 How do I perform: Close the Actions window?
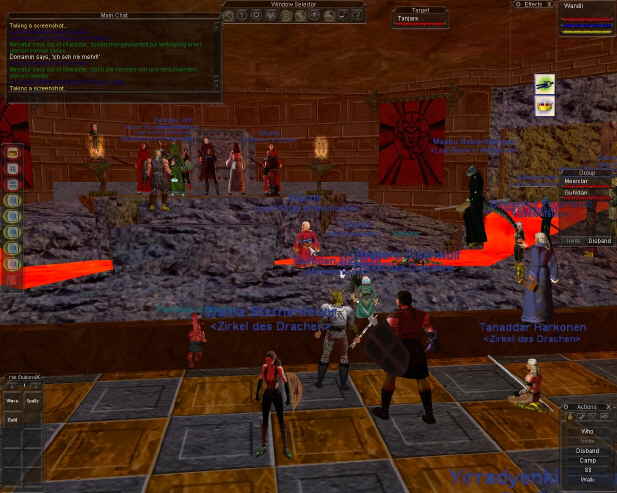coord(610,407)
